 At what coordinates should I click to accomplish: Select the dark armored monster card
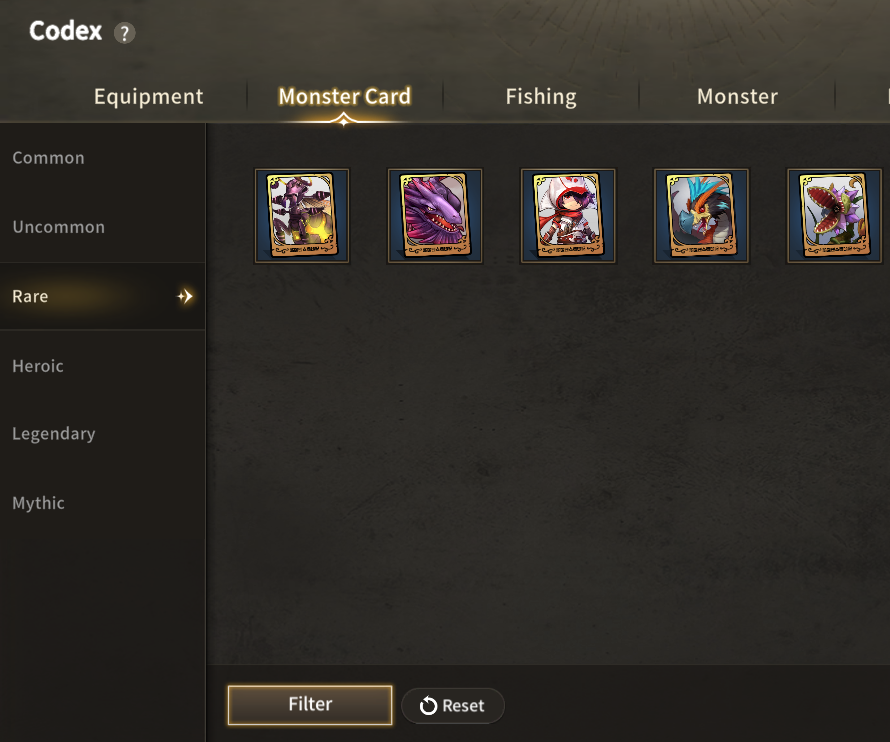[302, 216]
